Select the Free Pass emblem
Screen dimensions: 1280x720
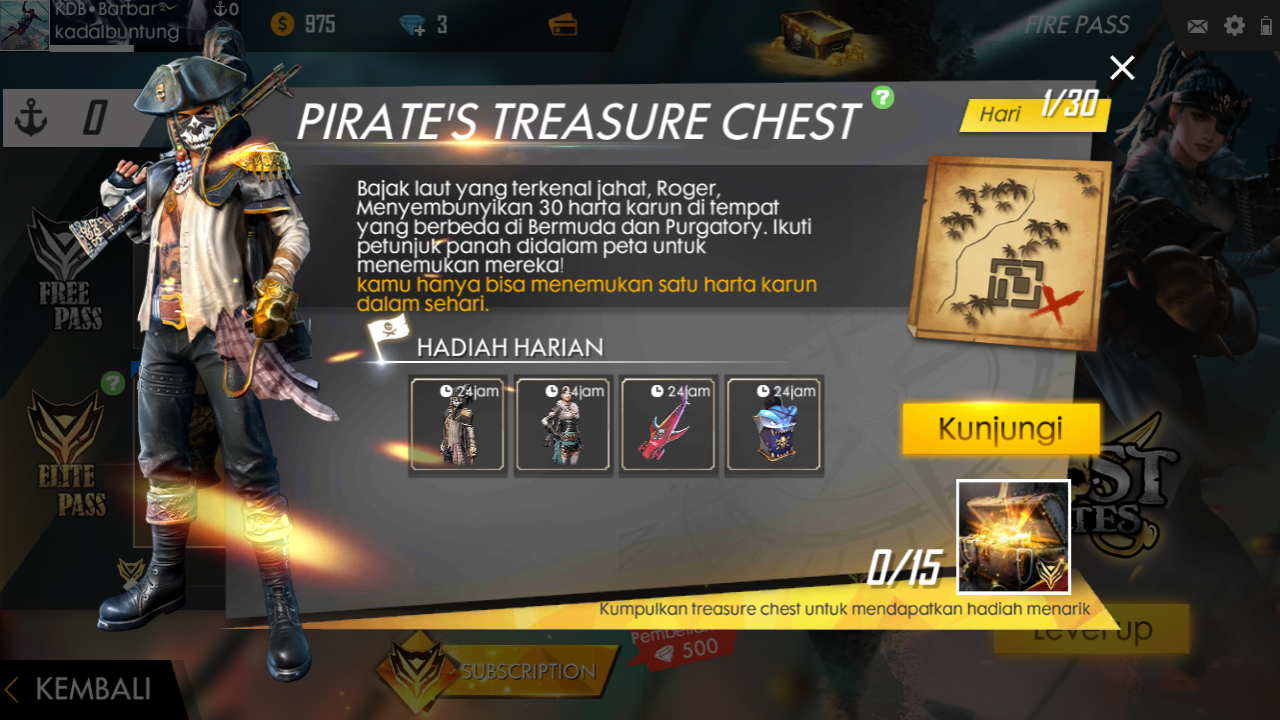[x=63, y=262]
